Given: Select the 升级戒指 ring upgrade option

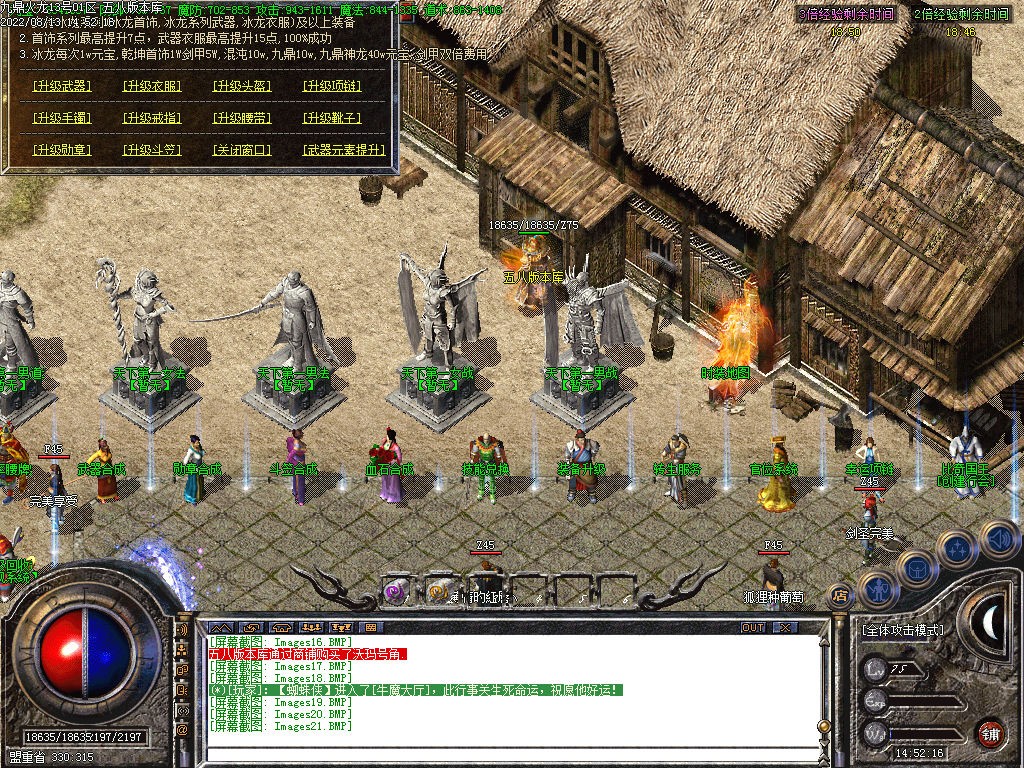Looking at the screenshot, I should [152, 118].
